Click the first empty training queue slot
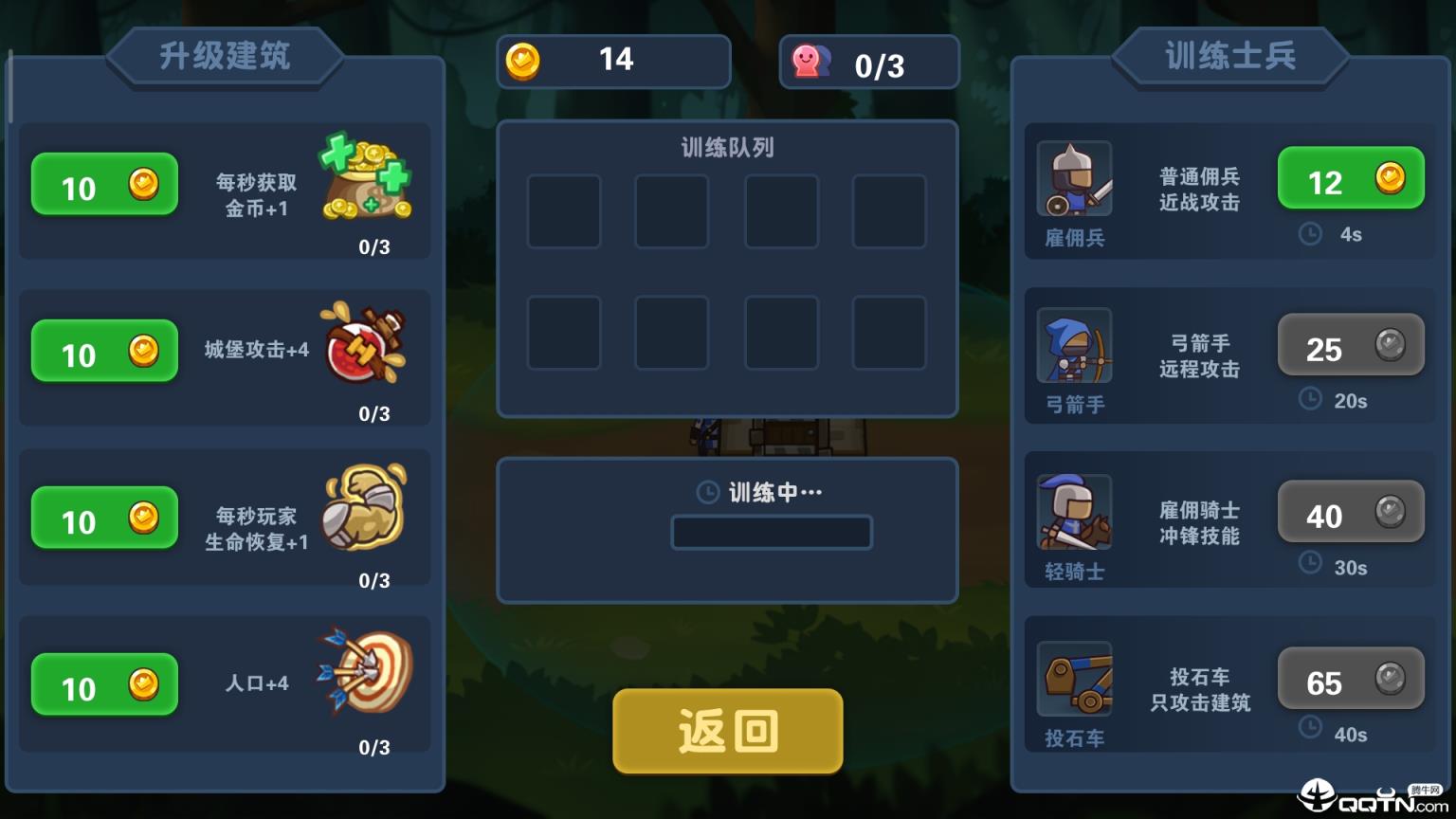 (564, 210)
